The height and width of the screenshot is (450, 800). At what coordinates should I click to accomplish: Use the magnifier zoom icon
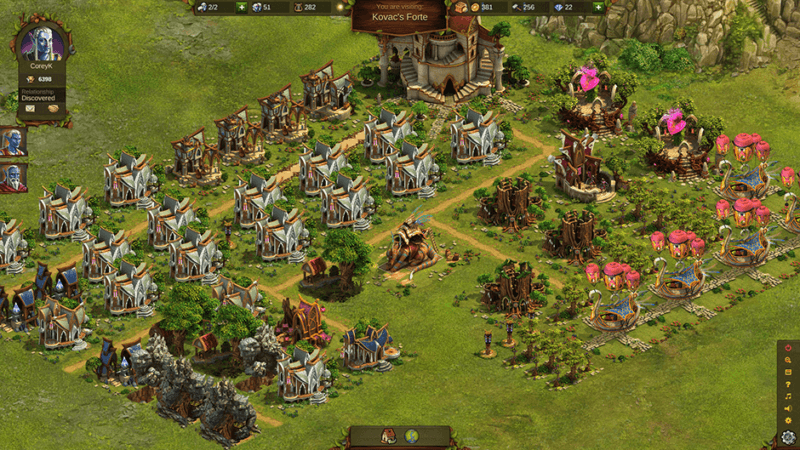[788, 359]
